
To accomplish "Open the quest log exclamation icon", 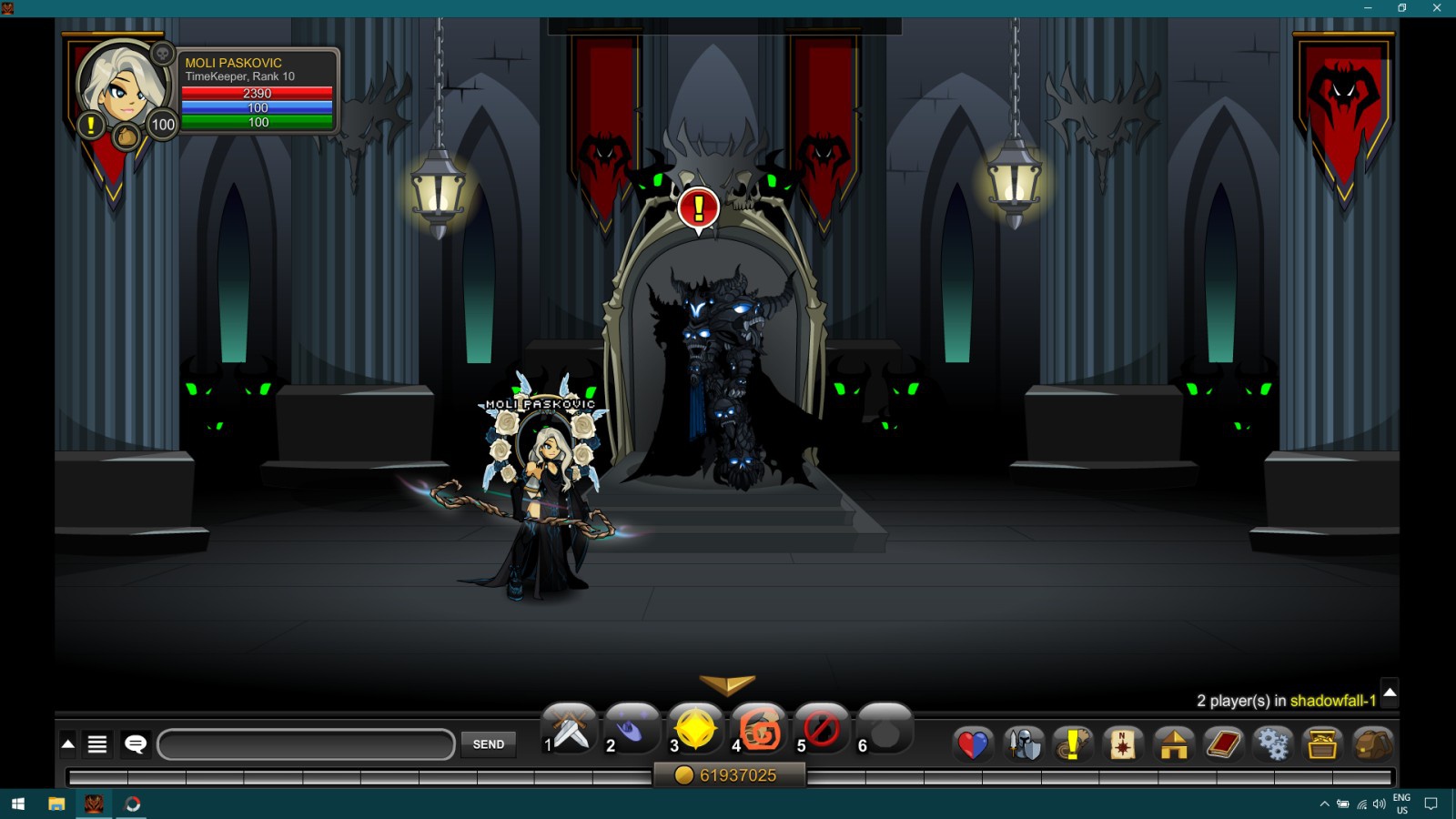I will pos(1073,744).
